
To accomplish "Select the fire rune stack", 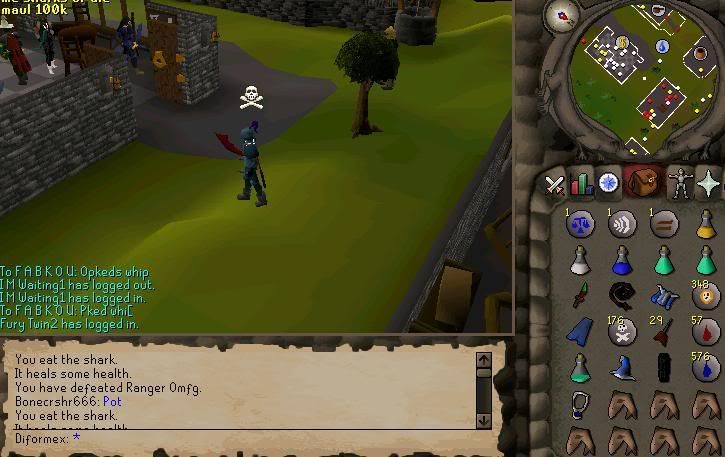I will (x=706, y=297).
